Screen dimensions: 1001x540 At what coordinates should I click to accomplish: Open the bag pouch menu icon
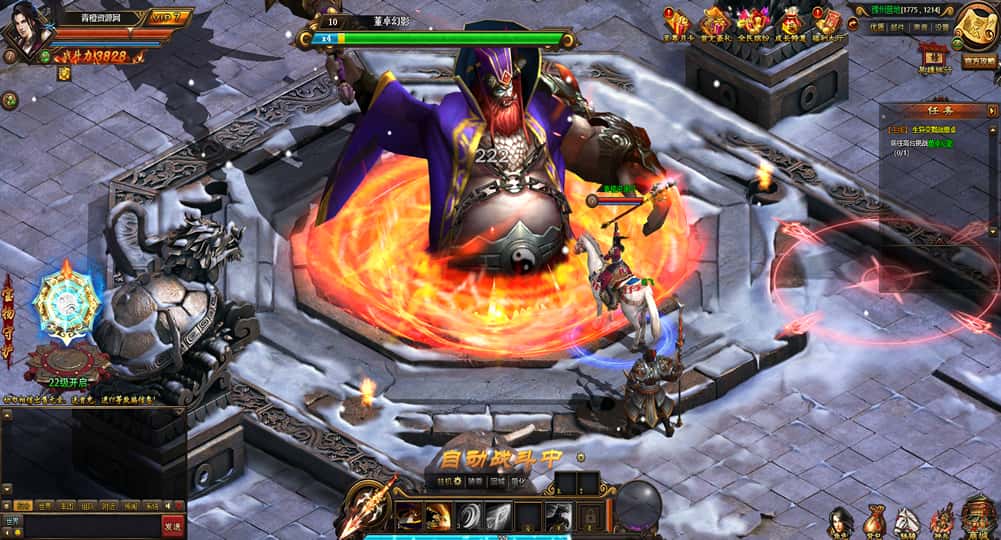pyautogui.click(x=875, y=520)
